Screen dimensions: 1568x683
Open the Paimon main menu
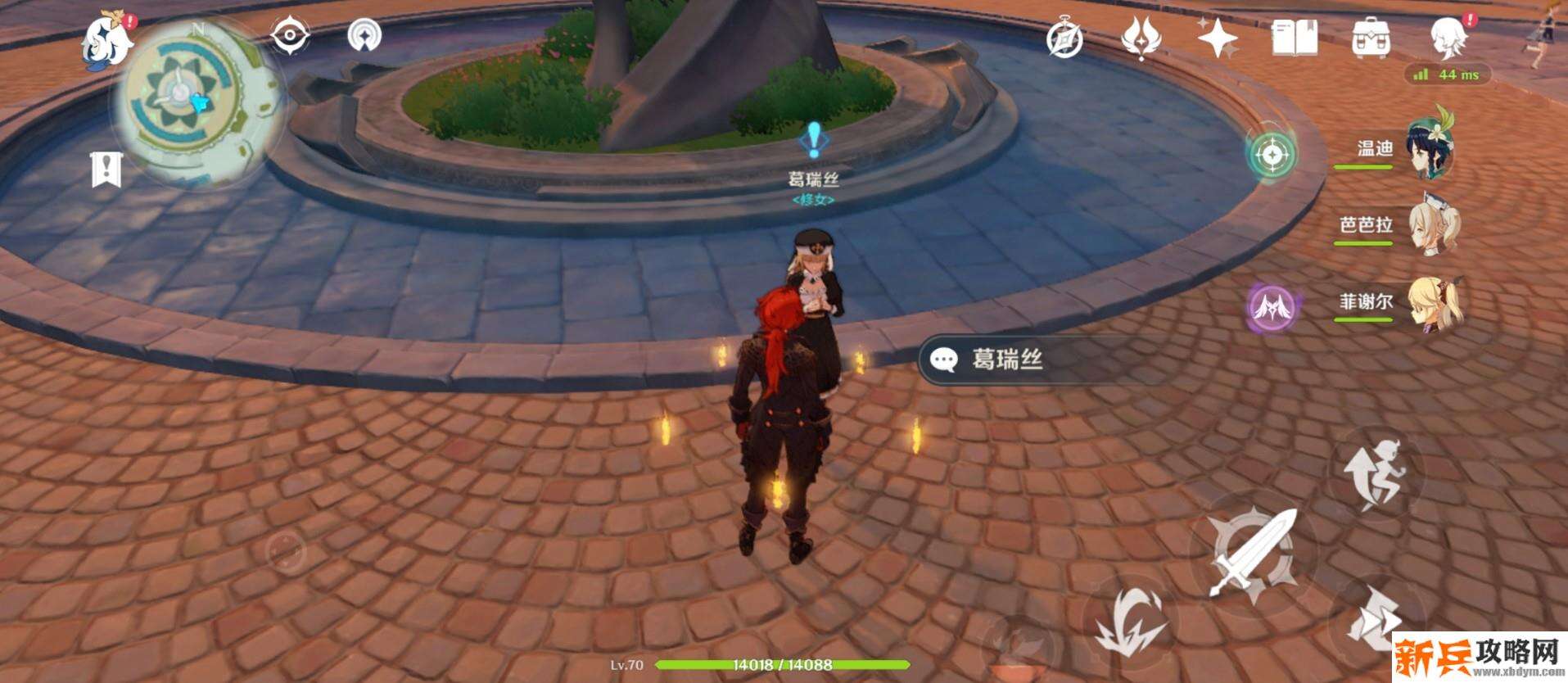point(106,39)
